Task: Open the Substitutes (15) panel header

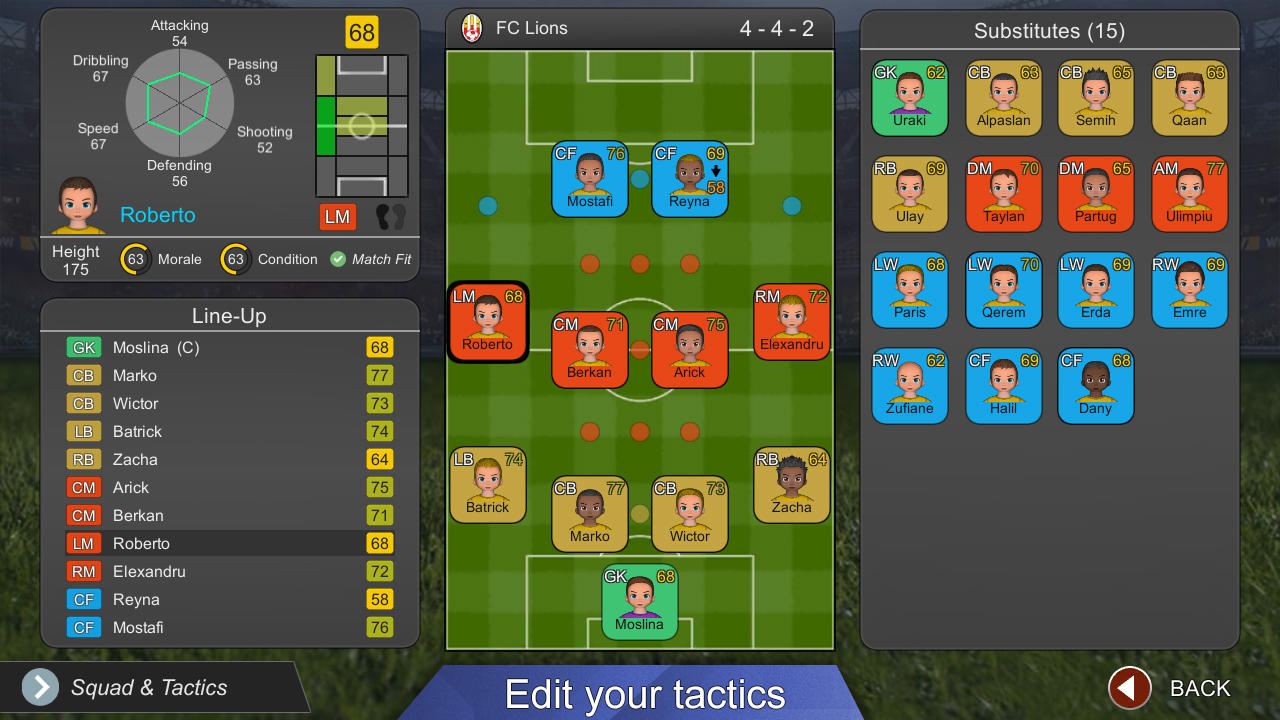Action: pos(1049,31)
